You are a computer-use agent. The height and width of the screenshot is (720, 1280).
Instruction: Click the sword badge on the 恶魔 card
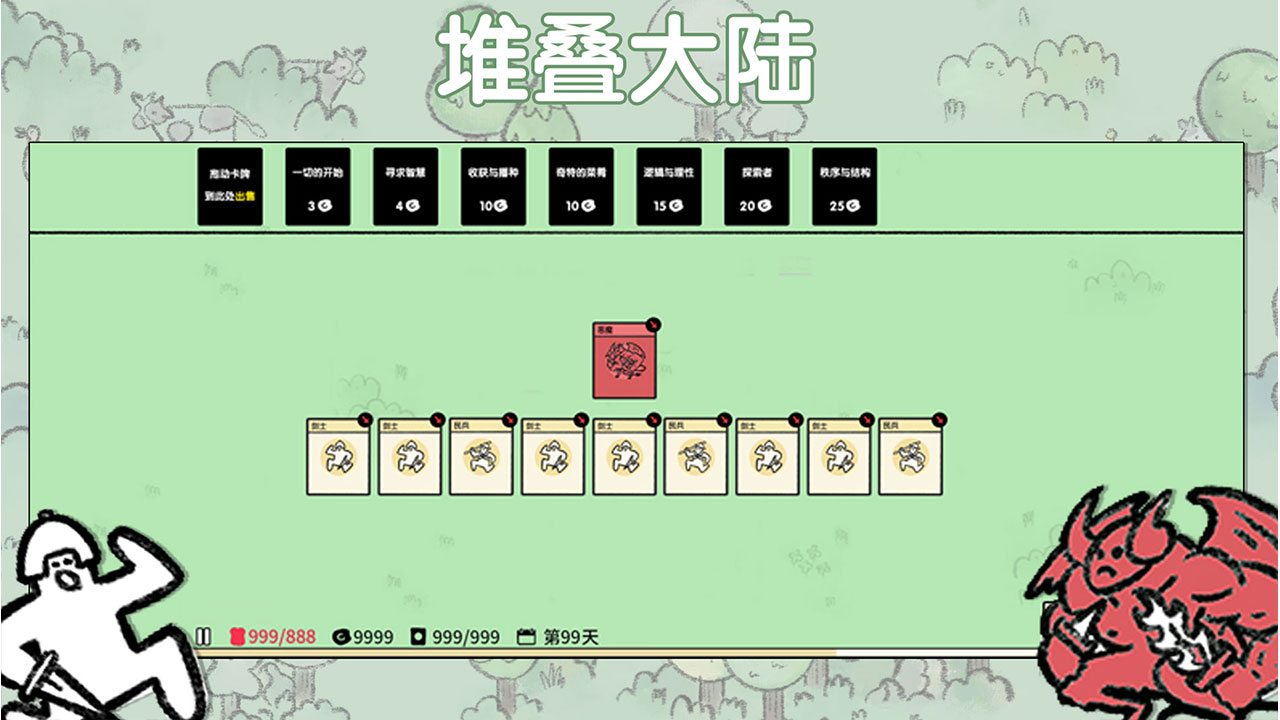coord(654,322)
